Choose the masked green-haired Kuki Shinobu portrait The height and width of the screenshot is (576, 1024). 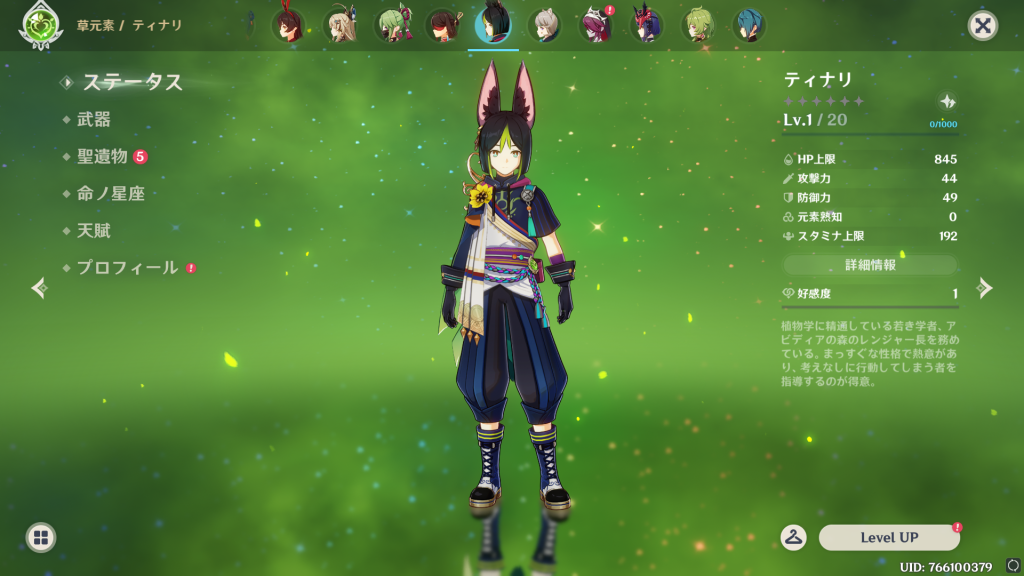391,26
